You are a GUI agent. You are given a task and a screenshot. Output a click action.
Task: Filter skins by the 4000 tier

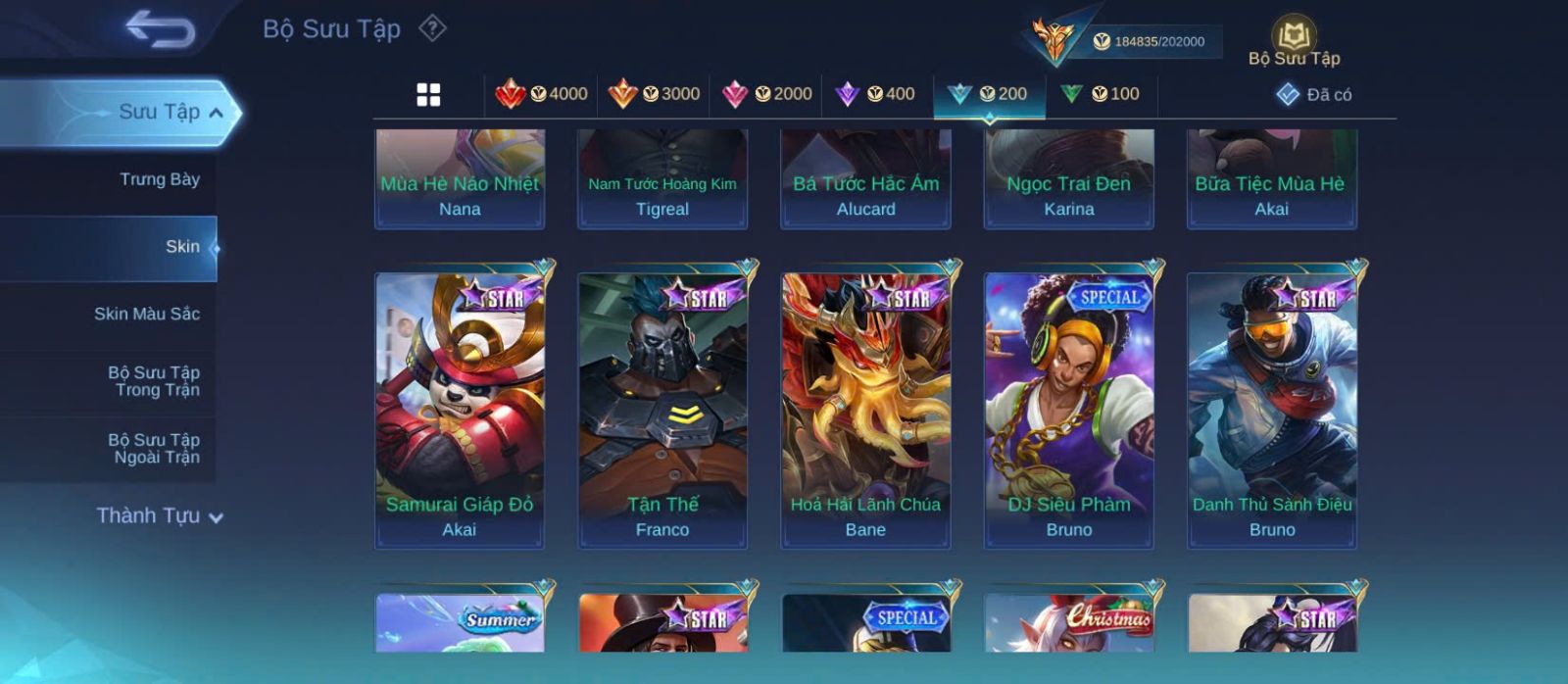click(542, 94)
